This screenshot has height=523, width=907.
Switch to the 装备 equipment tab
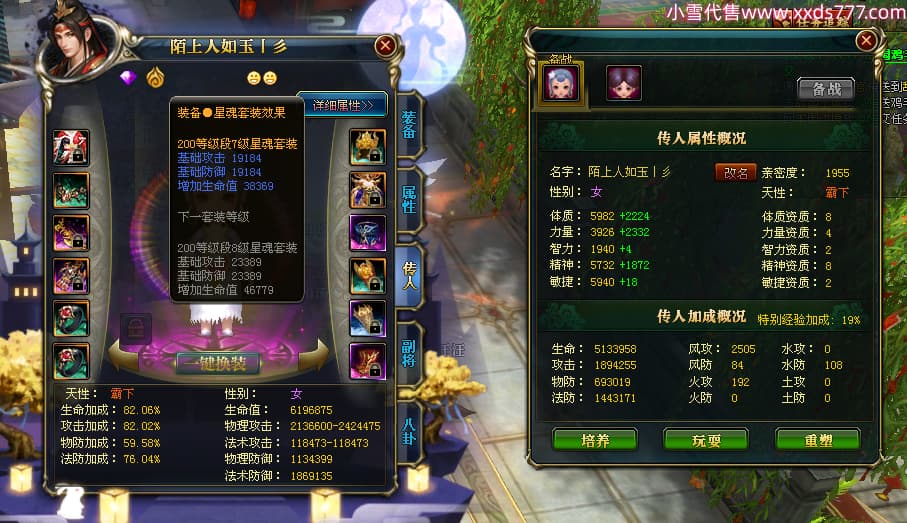pos(408,126)
